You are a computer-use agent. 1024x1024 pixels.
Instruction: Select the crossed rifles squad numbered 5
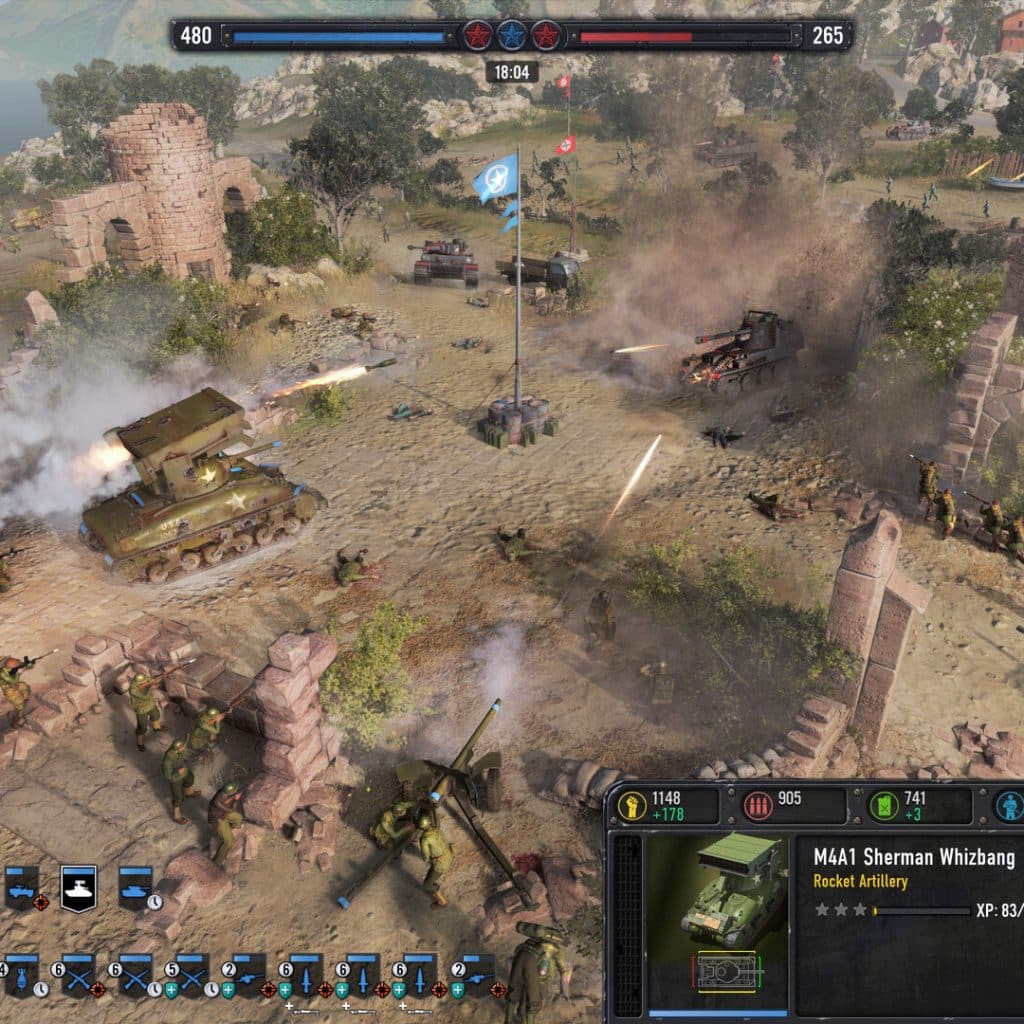(191, 973)
